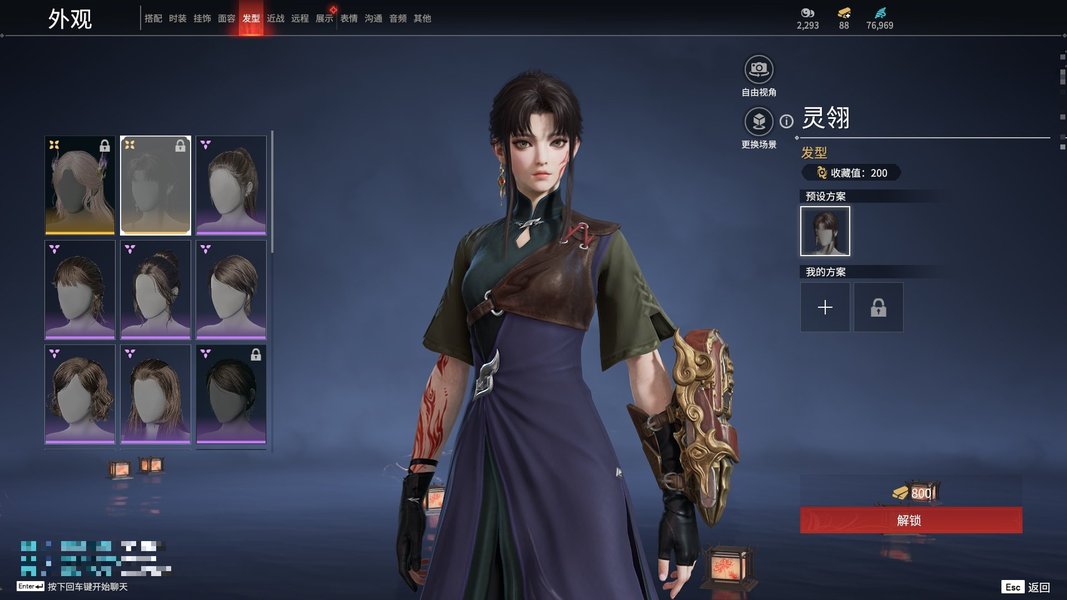
Task: Go to the 面容 face tab
Action: (x=227, y=18)
